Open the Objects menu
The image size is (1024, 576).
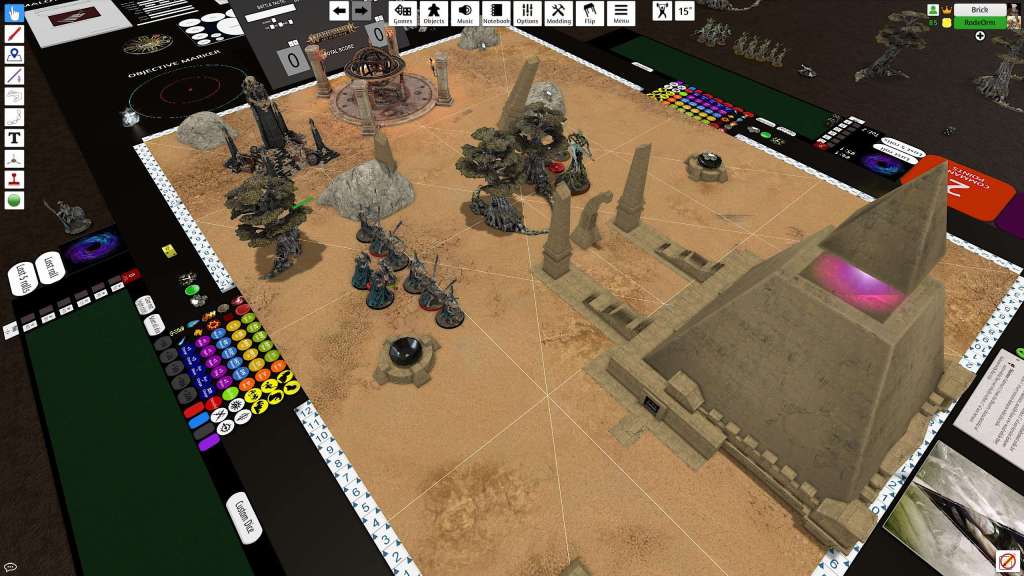coord(433,12)
